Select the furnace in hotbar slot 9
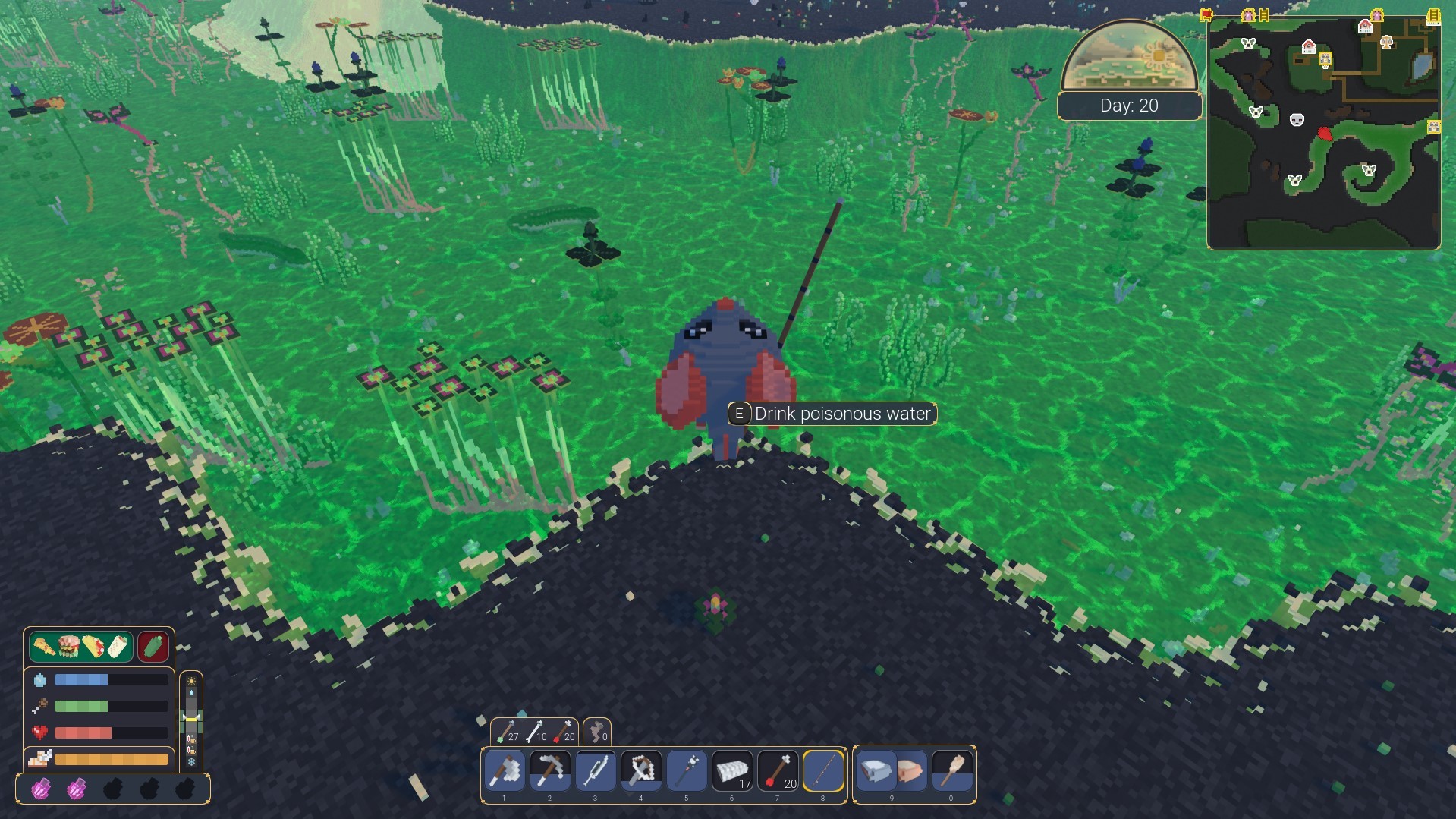 (x=876, y=770)
